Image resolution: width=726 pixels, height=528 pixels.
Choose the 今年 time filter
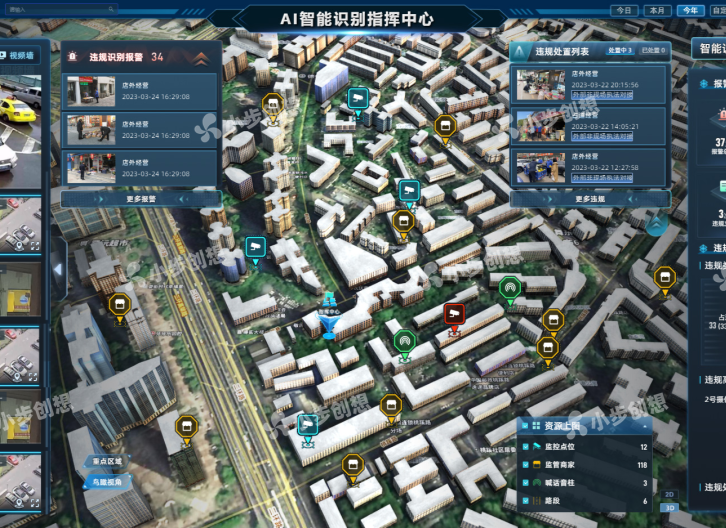688,10
